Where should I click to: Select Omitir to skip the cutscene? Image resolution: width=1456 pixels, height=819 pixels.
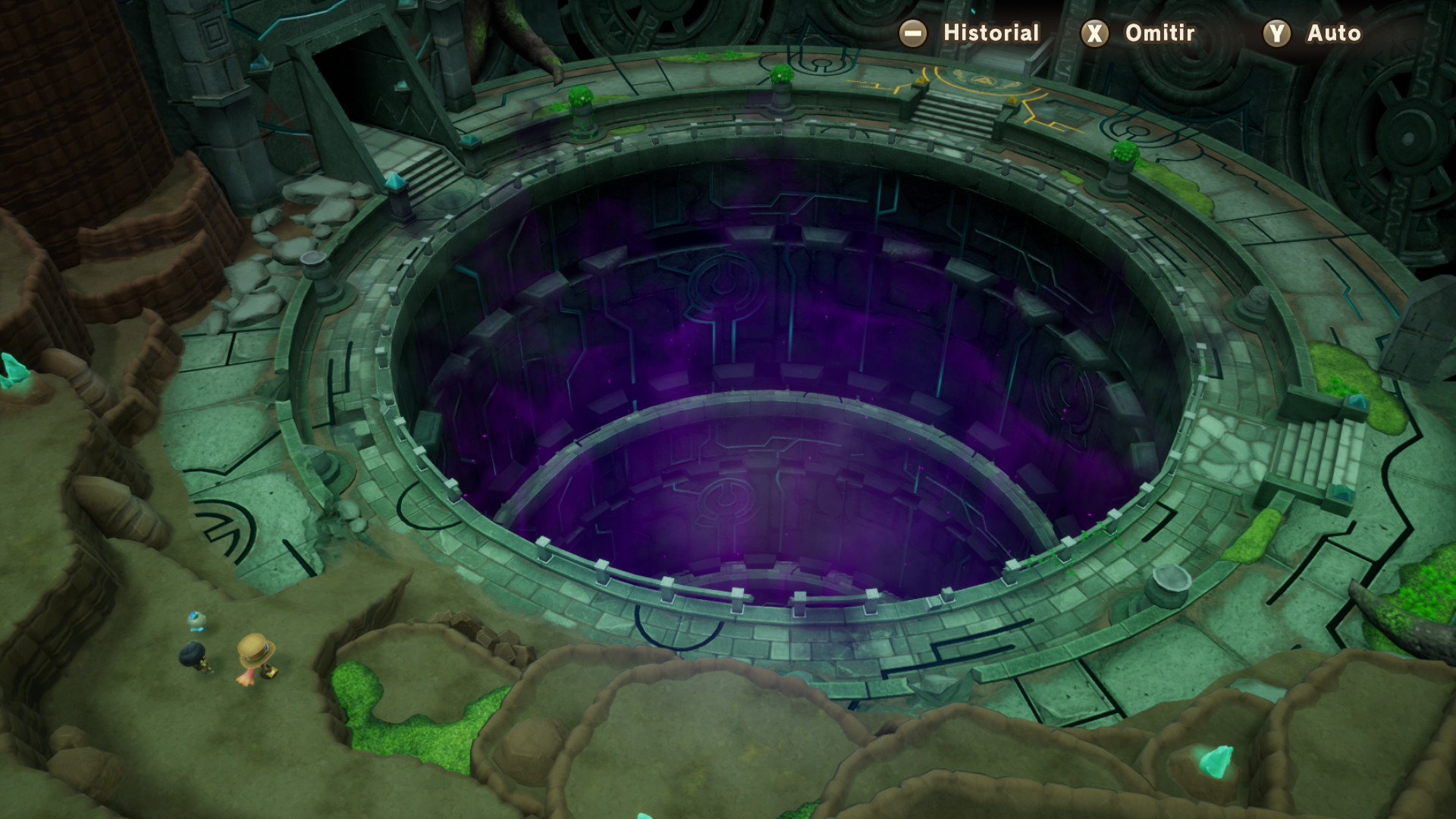click(1138, 33)
